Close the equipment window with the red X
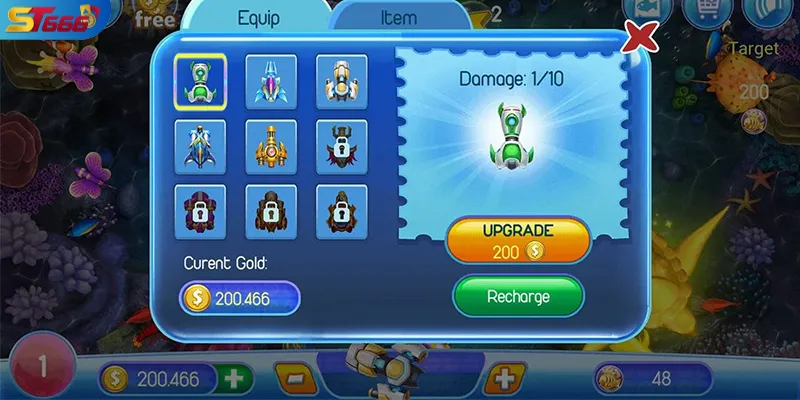This screenshot has height=400, width=800. (640, 38)
